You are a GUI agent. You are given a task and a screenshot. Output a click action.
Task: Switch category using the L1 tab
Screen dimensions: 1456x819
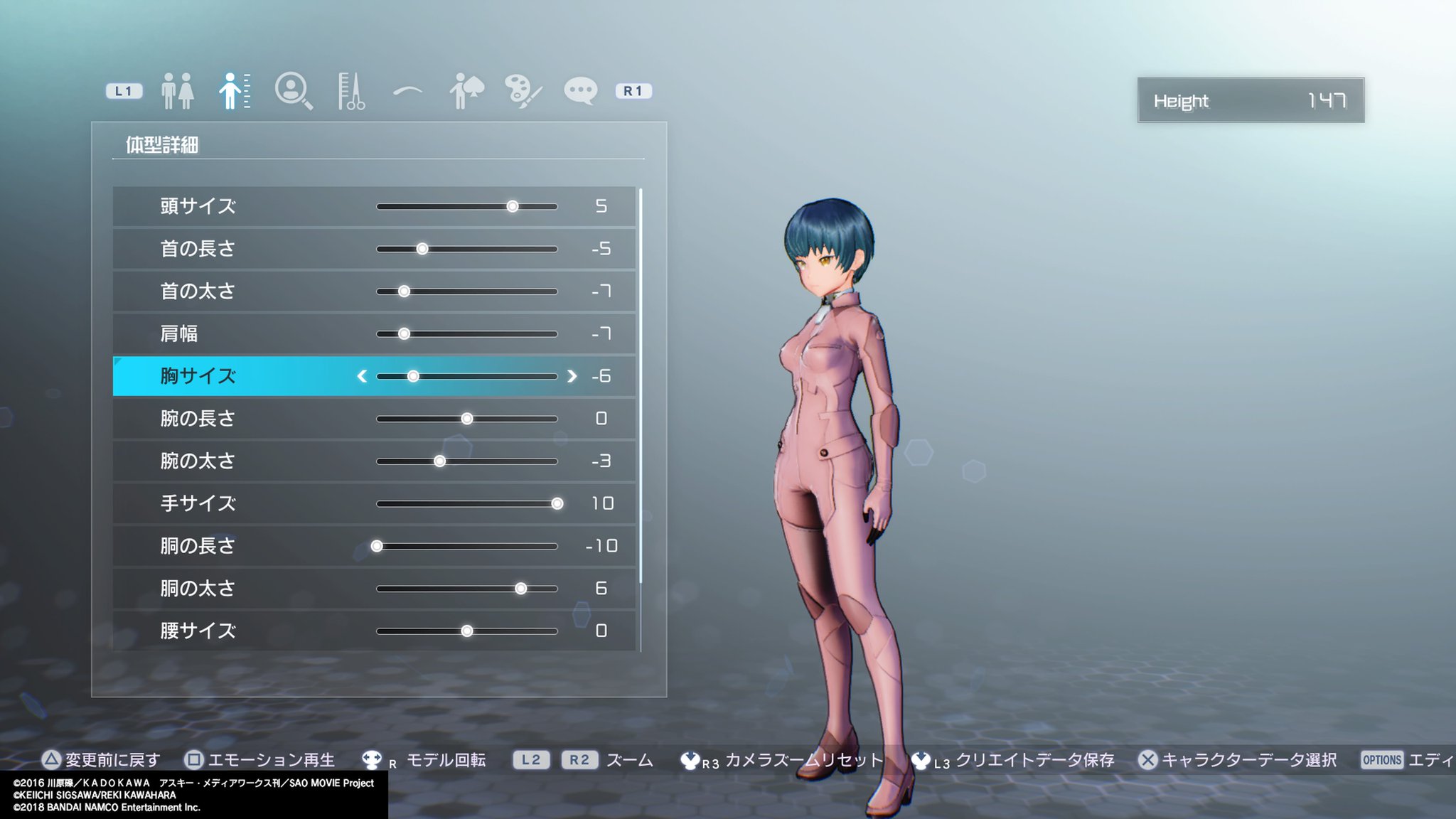pos(122,90)
